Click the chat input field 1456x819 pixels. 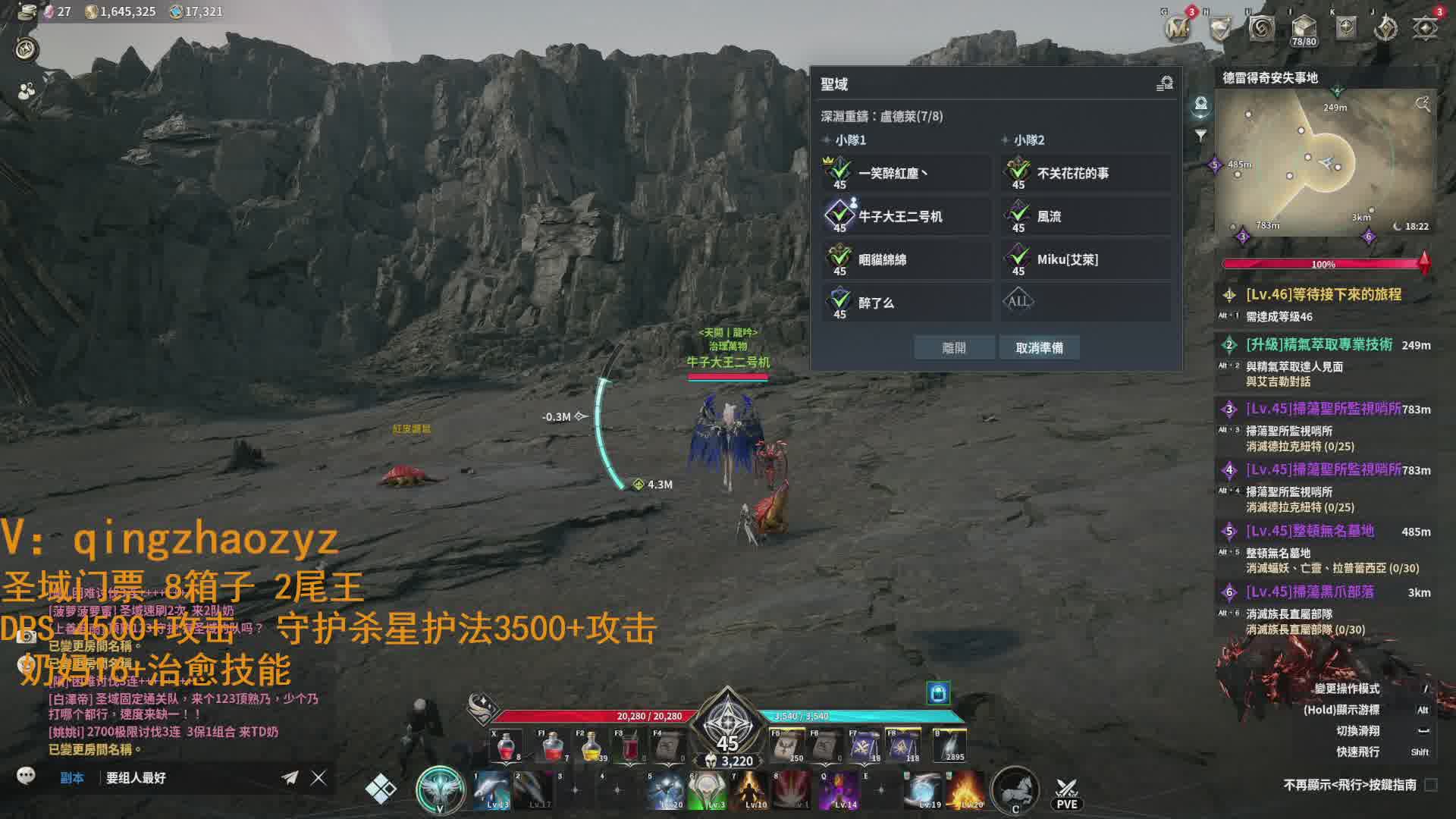[190, 777]
